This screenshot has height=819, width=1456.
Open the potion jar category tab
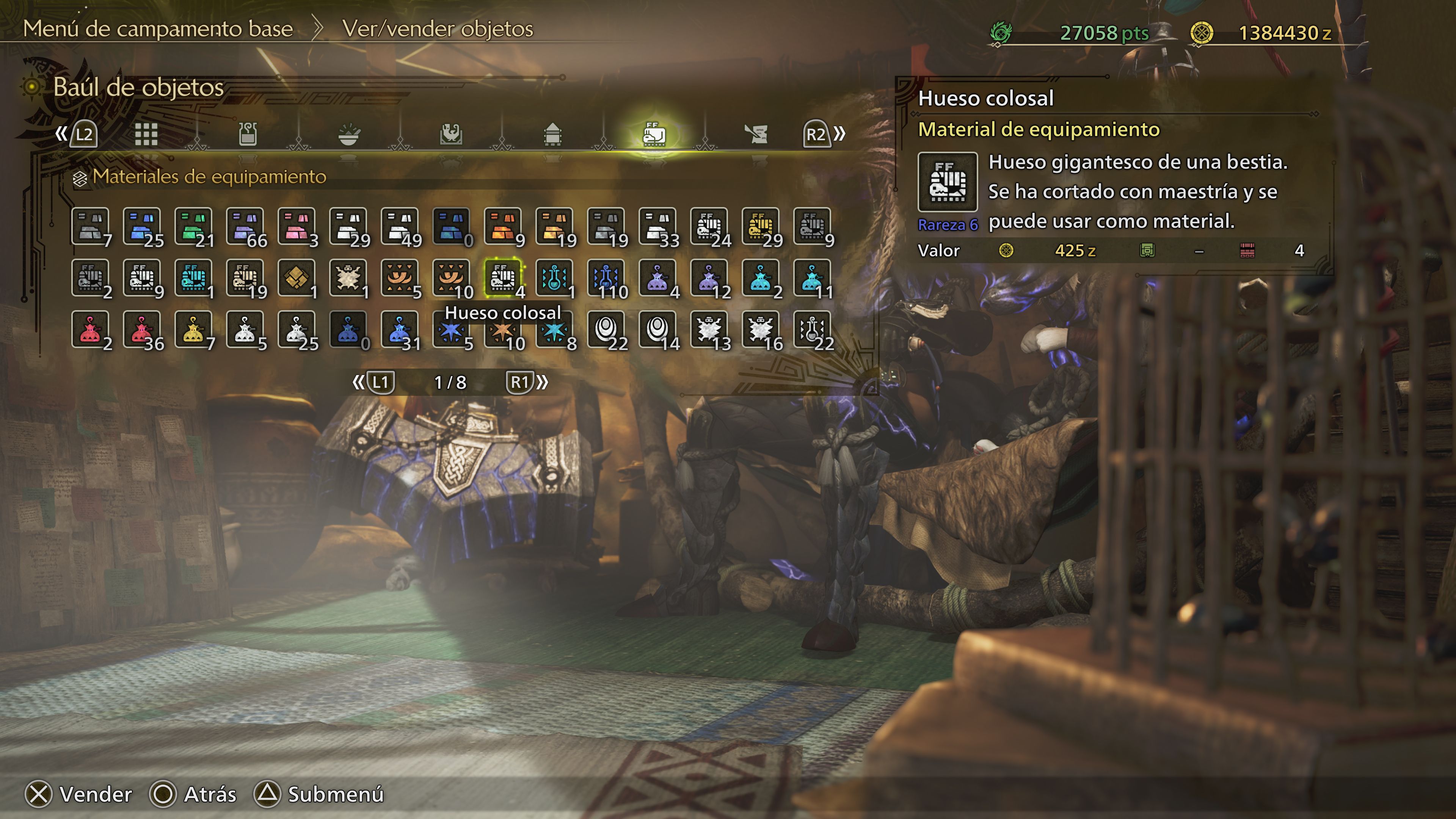[x=248, y=134]
